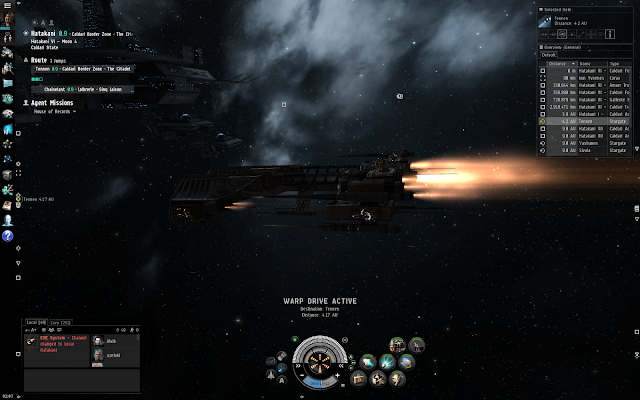Switch to the Corp chat tab

click(x=61, y=323)
